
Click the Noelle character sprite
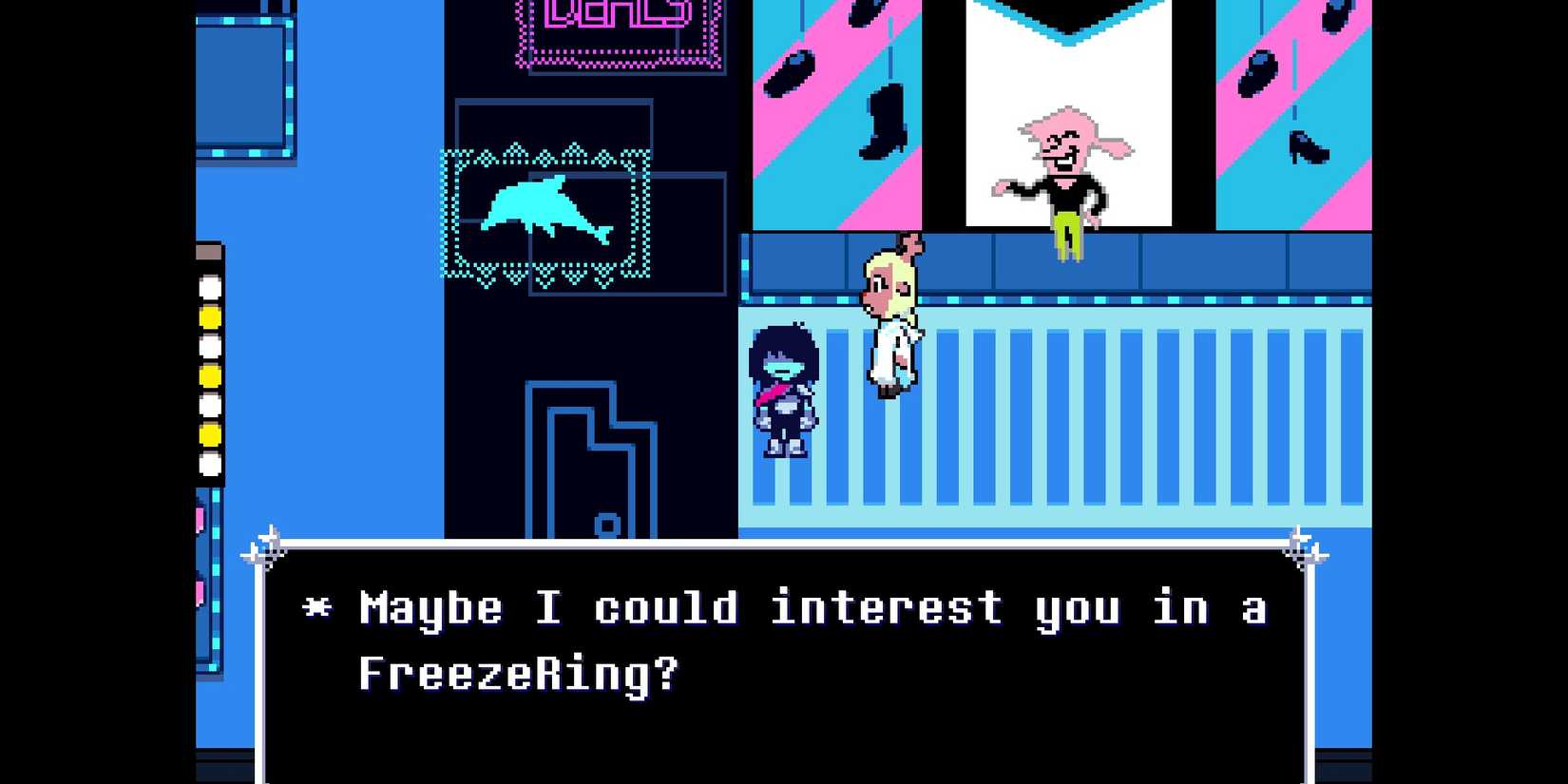click(891, 314)
